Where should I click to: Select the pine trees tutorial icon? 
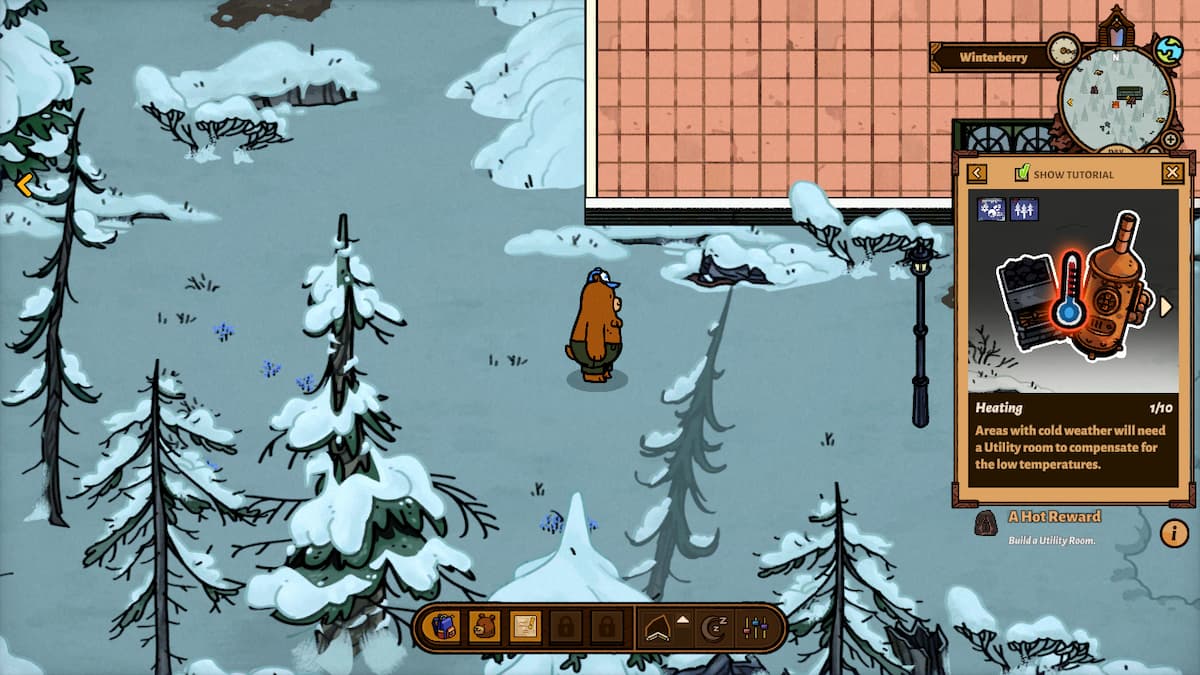(x=1024, y=209)
